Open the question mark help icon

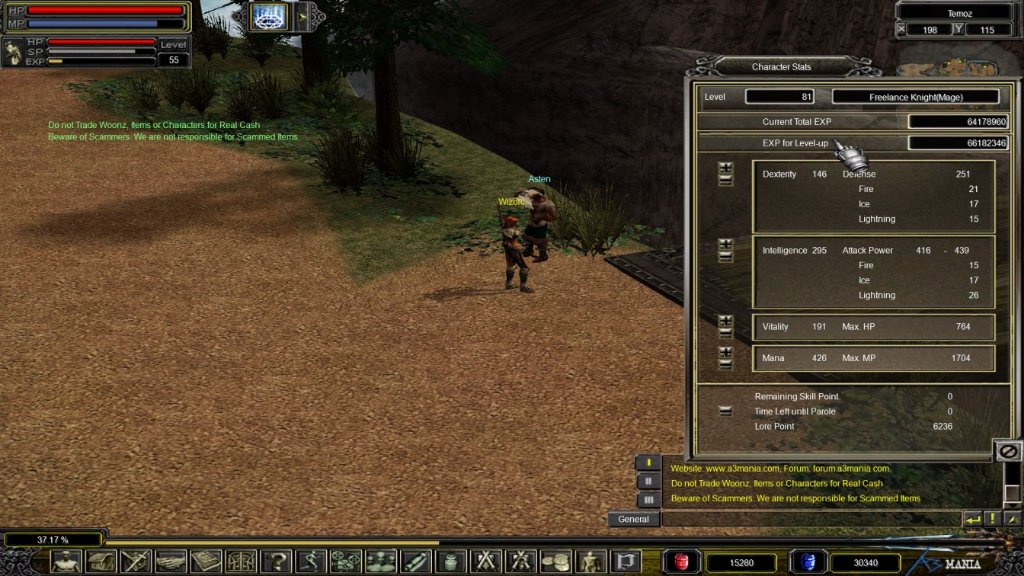tap(277, 562)
